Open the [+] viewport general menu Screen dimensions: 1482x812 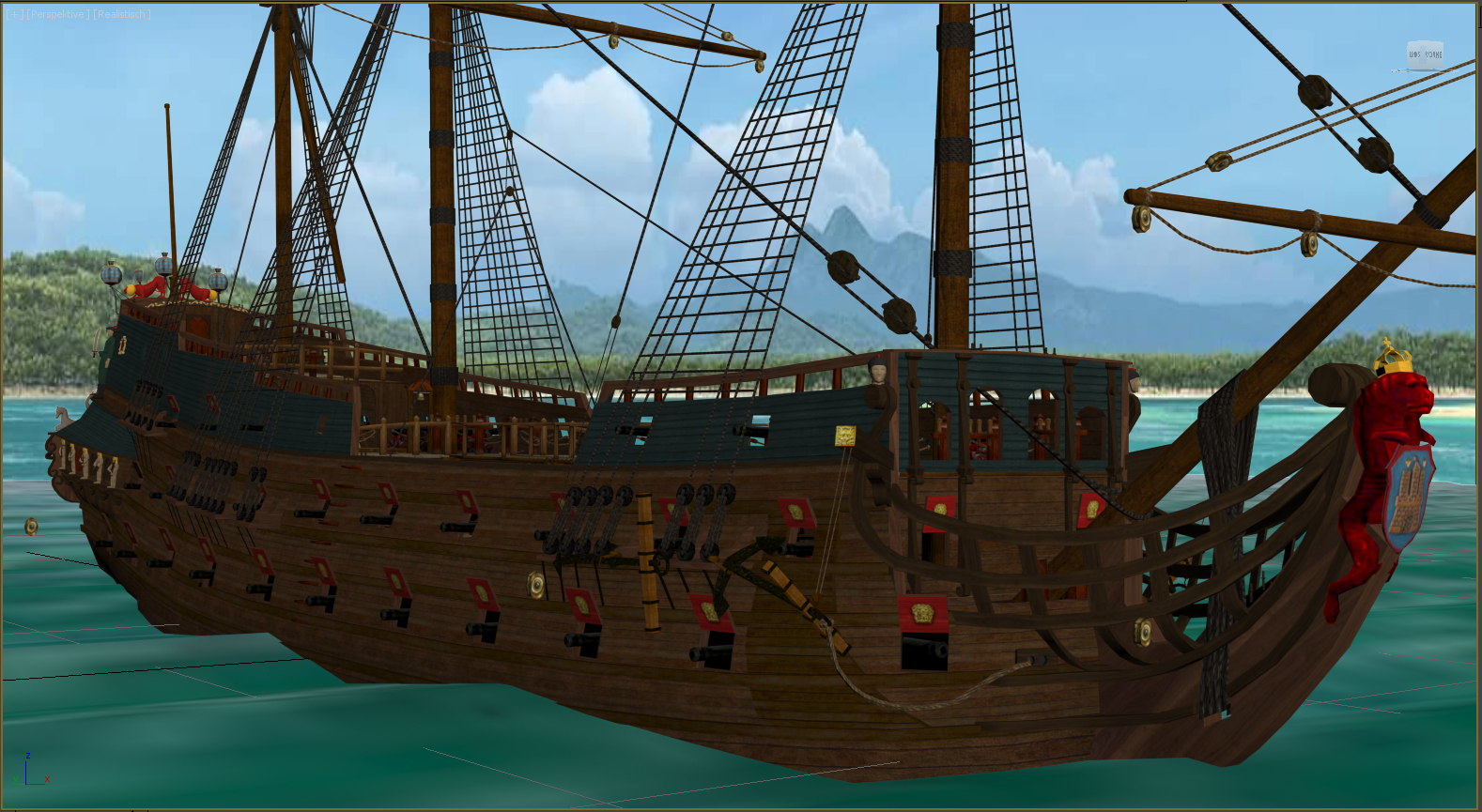click(14, 15)
